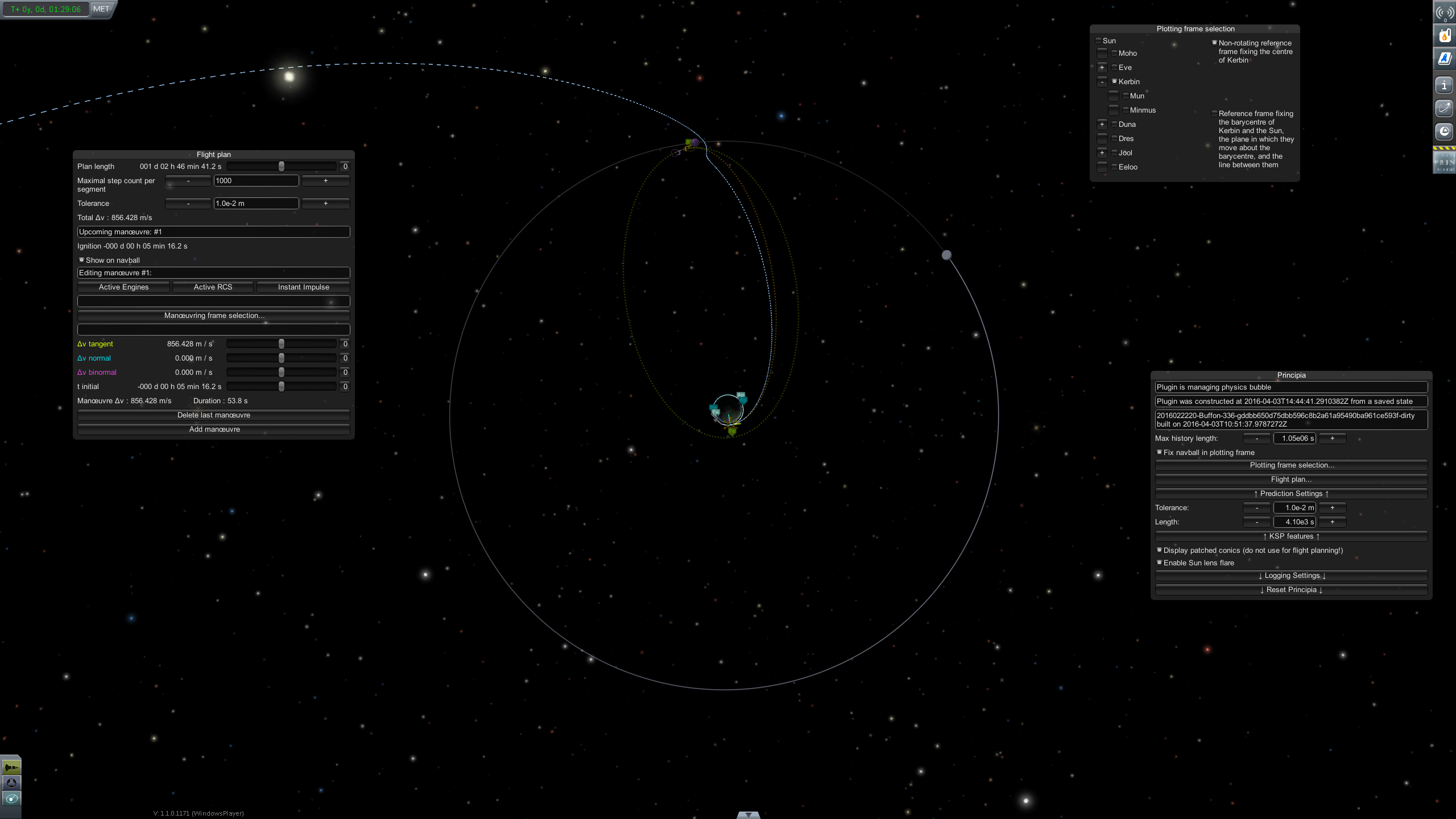Toggle Enable Sun lens flare

click(1160, 562)
